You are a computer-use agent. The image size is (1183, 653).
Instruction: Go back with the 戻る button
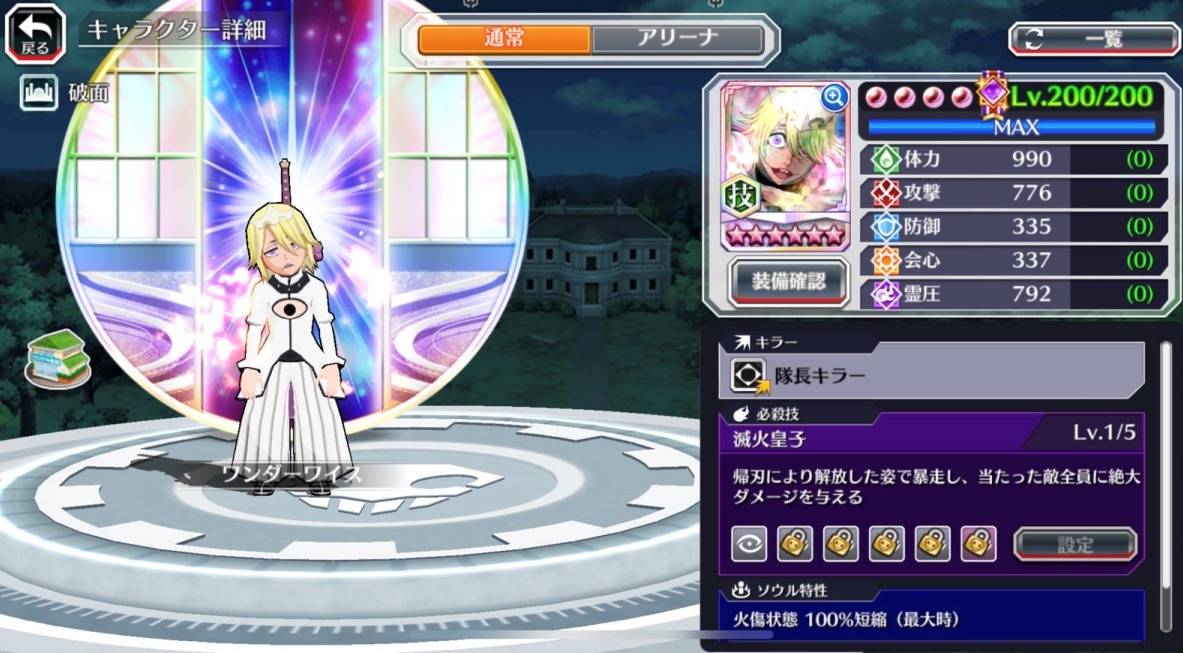[x=35, y=32]
